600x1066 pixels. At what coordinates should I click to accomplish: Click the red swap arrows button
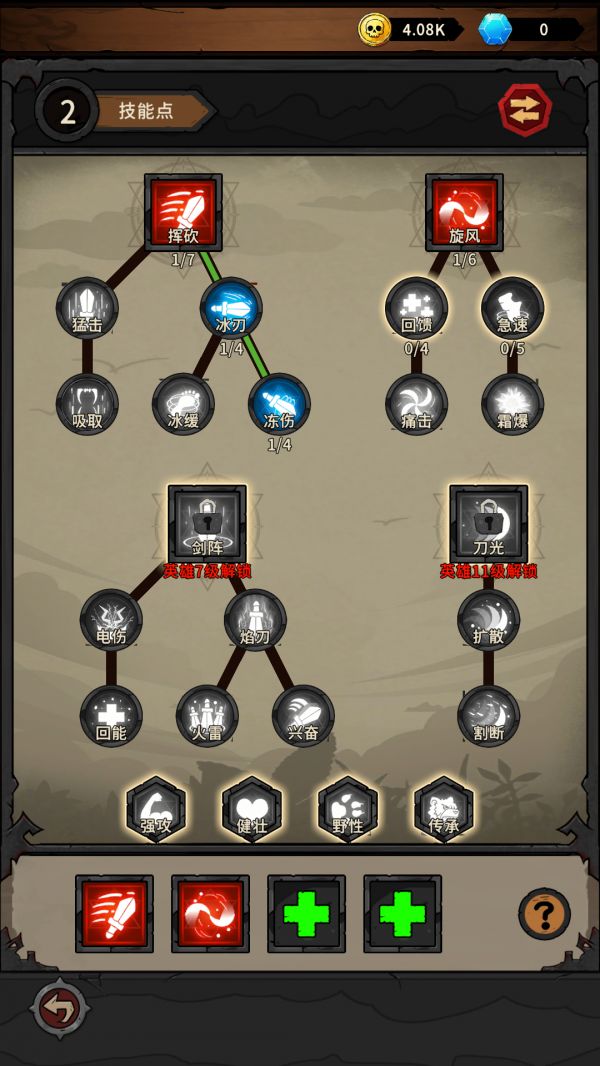pos(524,110)
